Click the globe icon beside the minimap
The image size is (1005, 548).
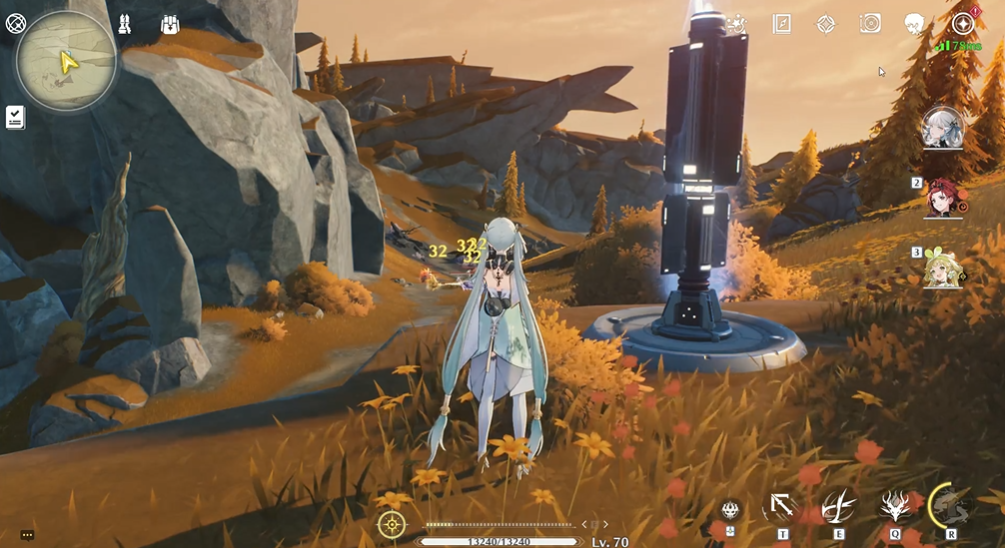click(16, 22)
